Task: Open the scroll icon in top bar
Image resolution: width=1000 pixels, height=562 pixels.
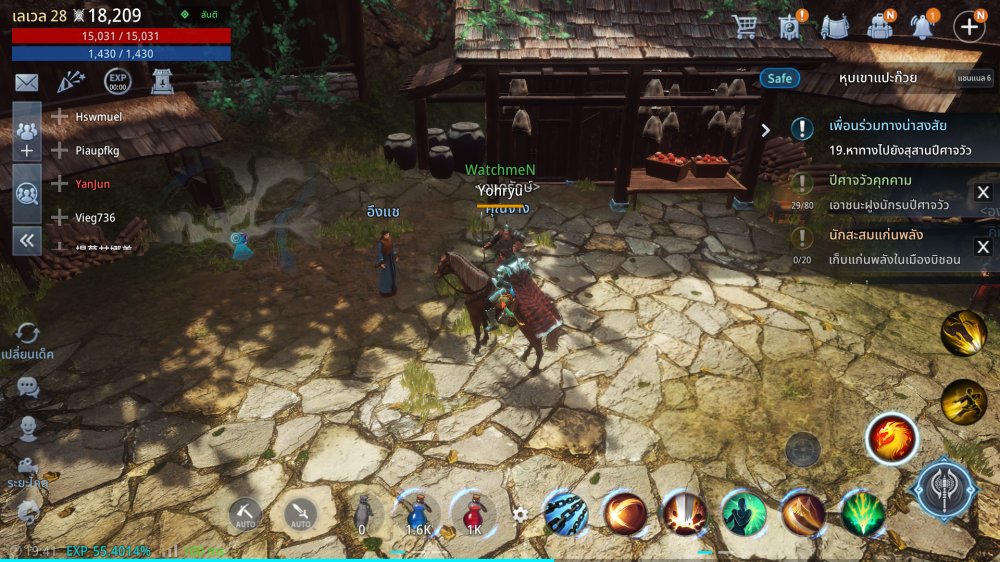Action: (x=790, y=26)
